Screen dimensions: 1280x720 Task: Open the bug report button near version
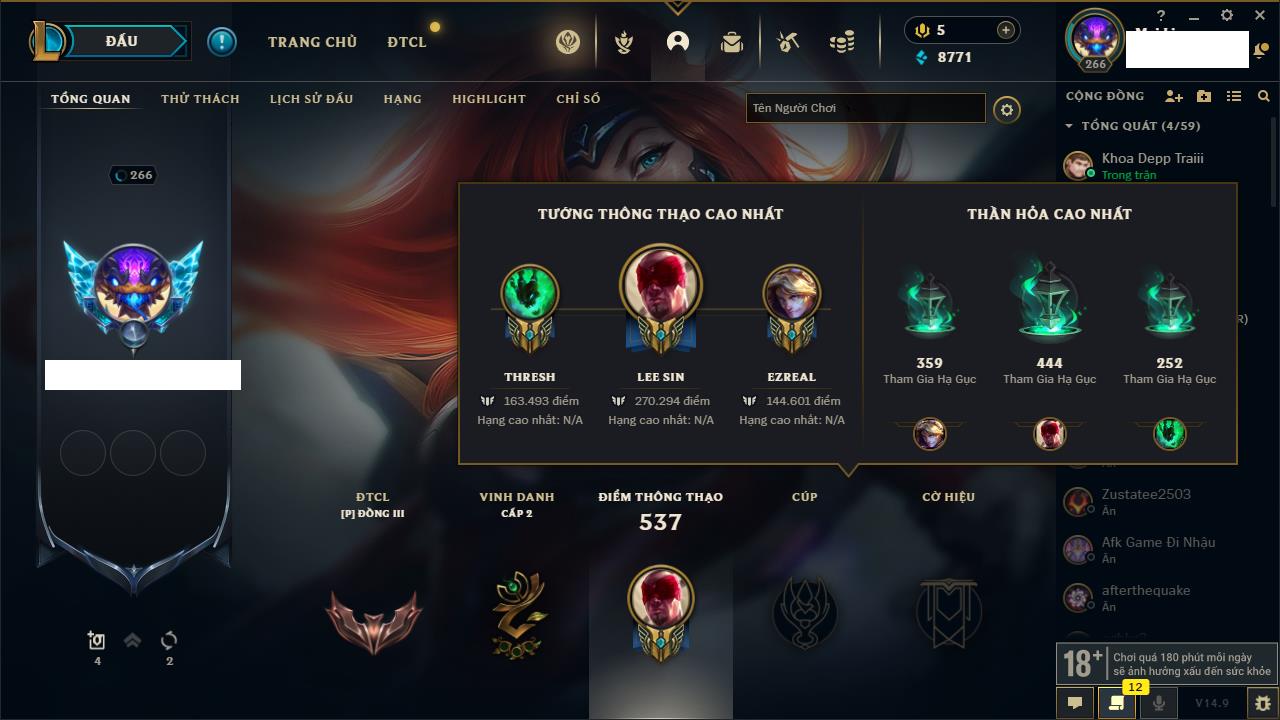click(x=1262, y=703)
